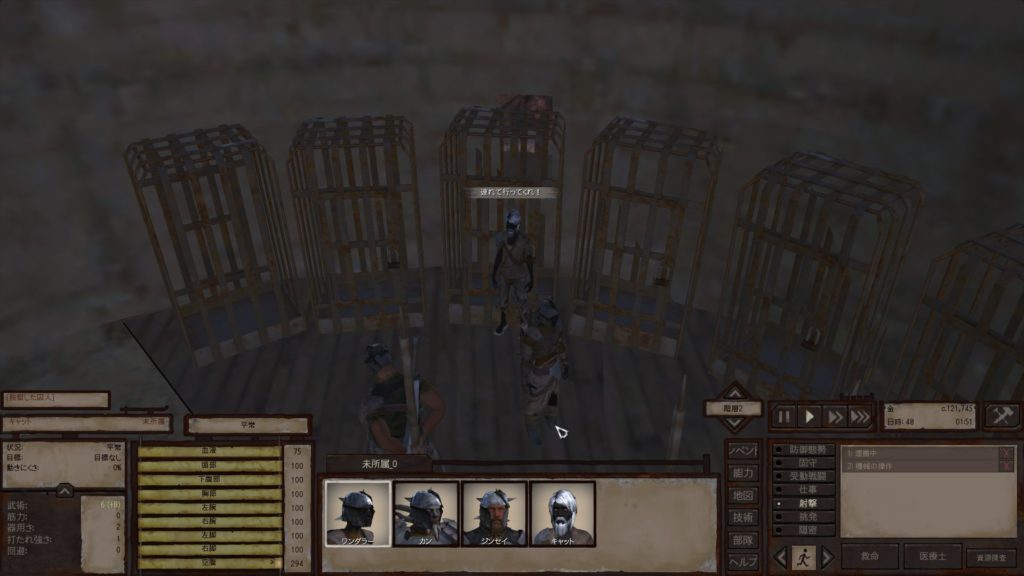
Task: Select the カン character portrait
Action: pos(426,514)
